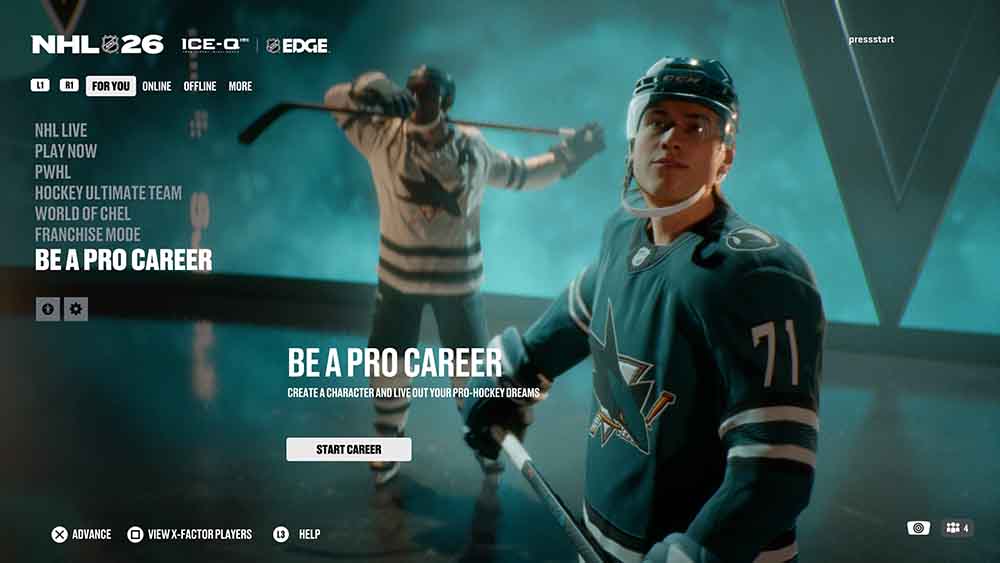Screen dimensions: 1000x563
Task: Show the More tab
Action: pos(240,86)
